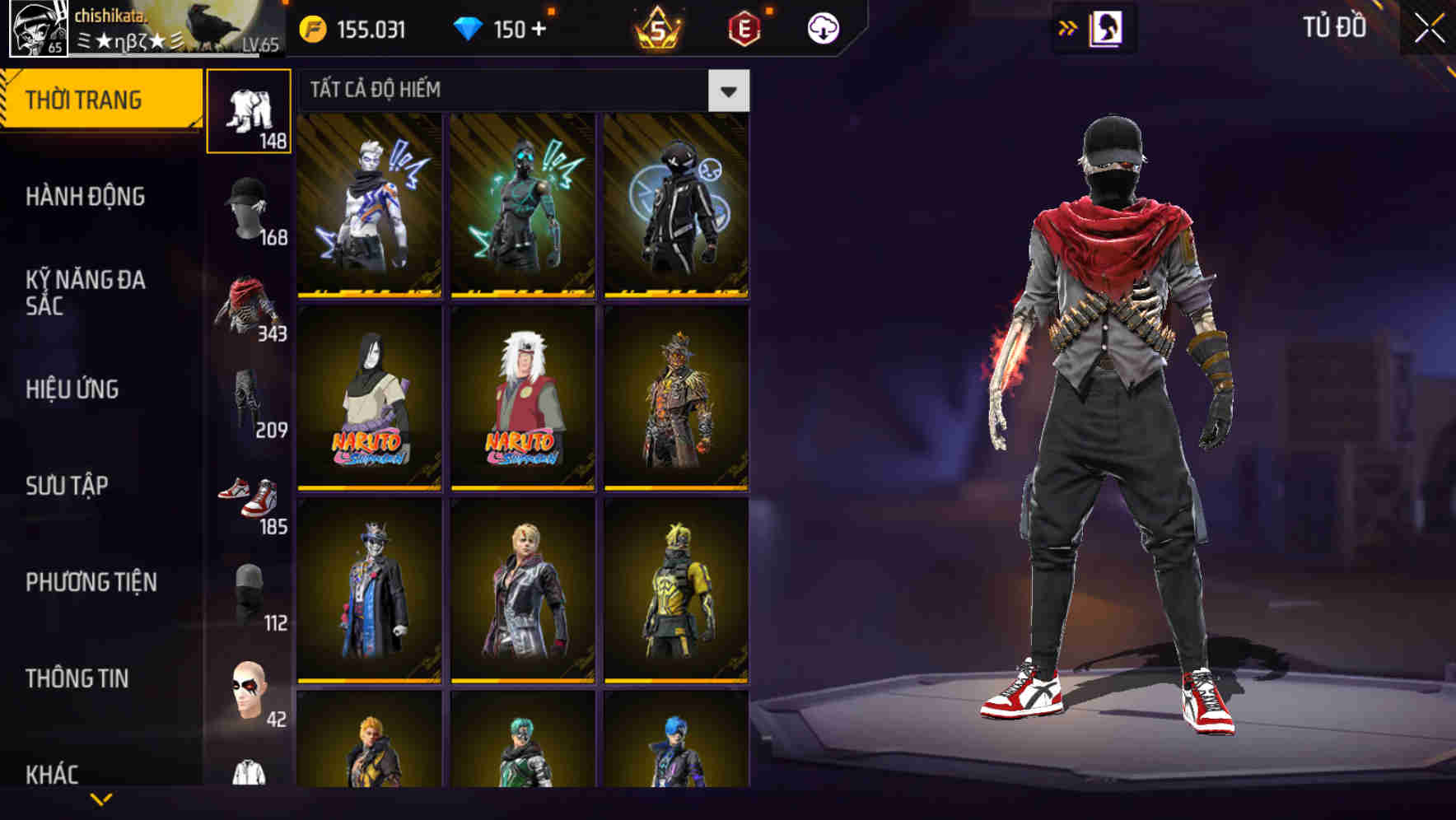Select the pants category icon showing 148 items
The image size is (1456, 820).
(x=250, y=109)
